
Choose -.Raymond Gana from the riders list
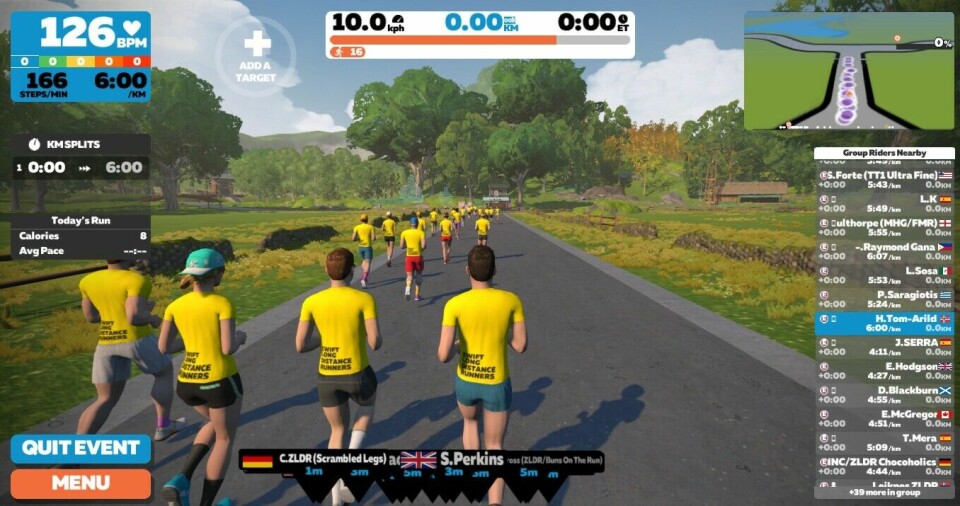[x=884, y=251]
